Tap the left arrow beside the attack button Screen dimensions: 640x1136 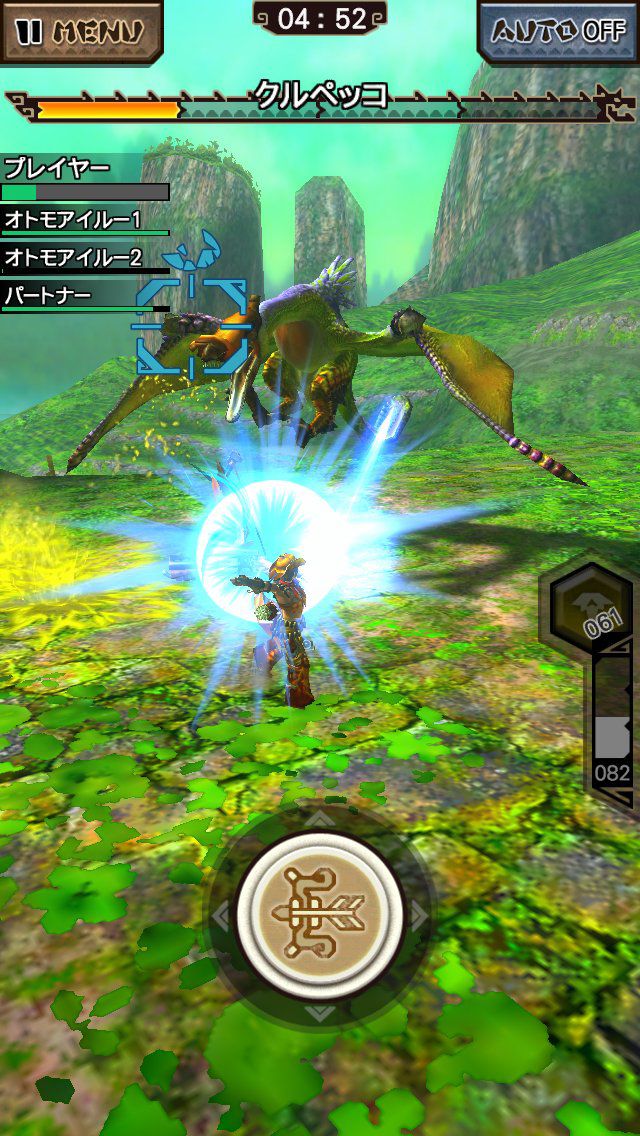point(221,915)
